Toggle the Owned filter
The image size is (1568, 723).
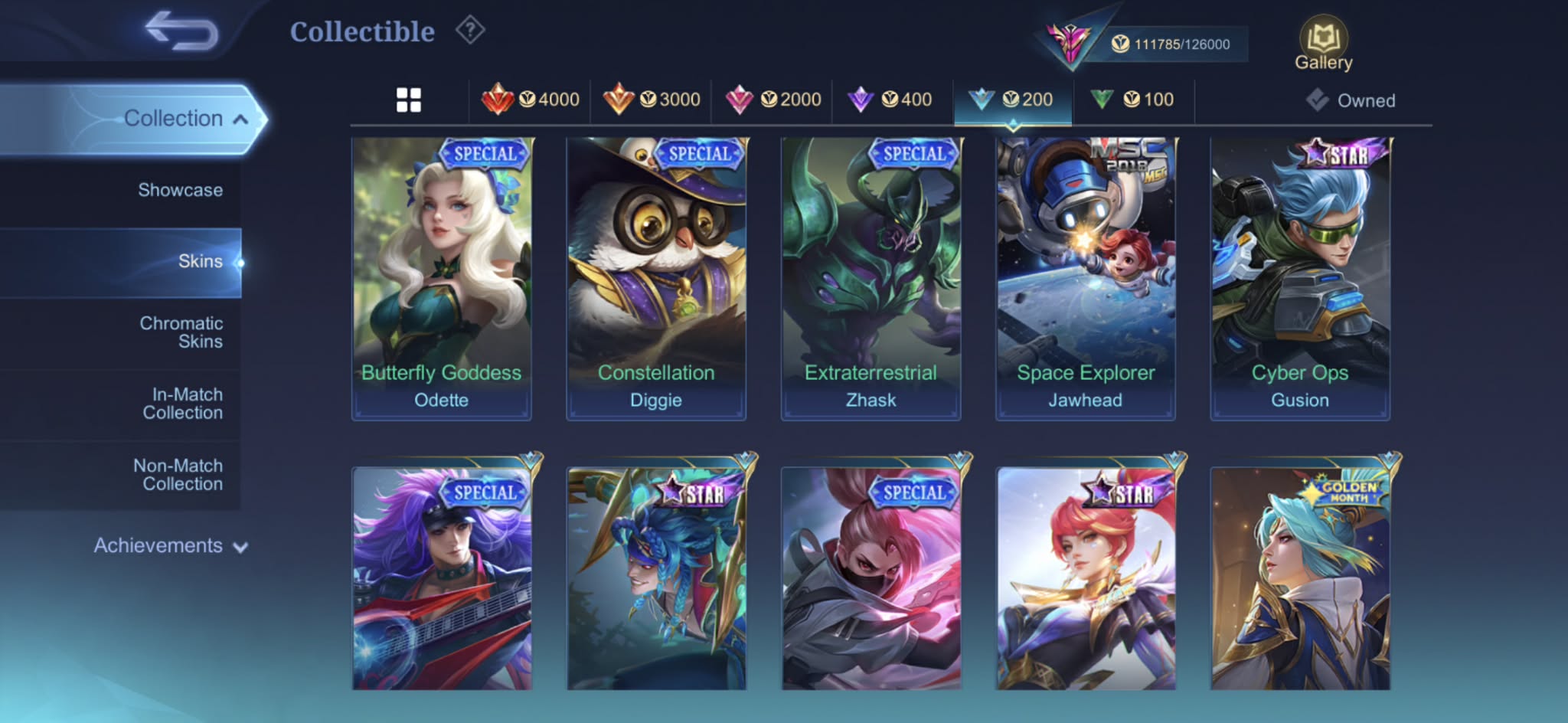tap(1351, 100)
